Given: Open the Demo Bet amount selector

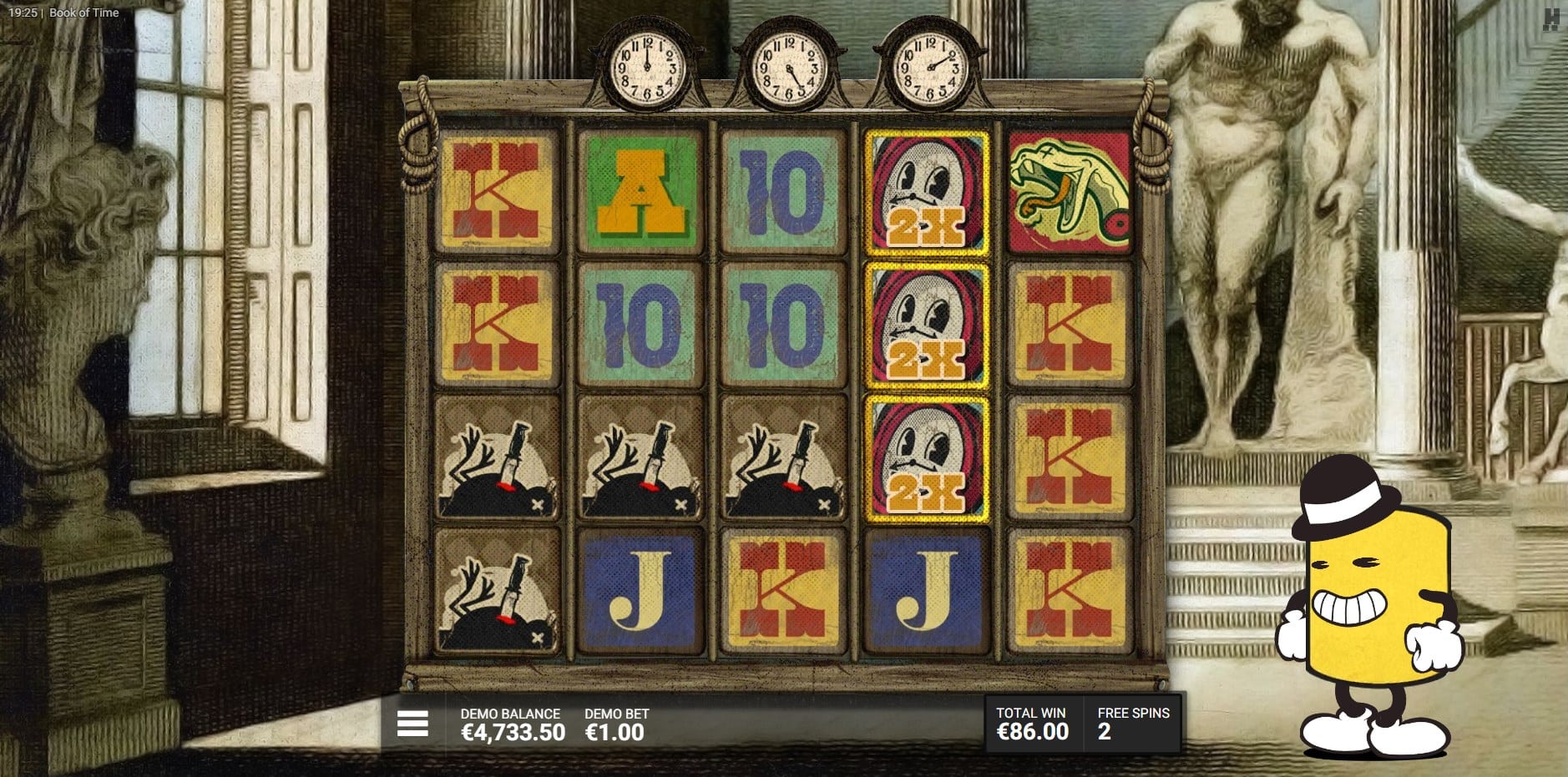Looking at the screenshot, I should 615,724.
